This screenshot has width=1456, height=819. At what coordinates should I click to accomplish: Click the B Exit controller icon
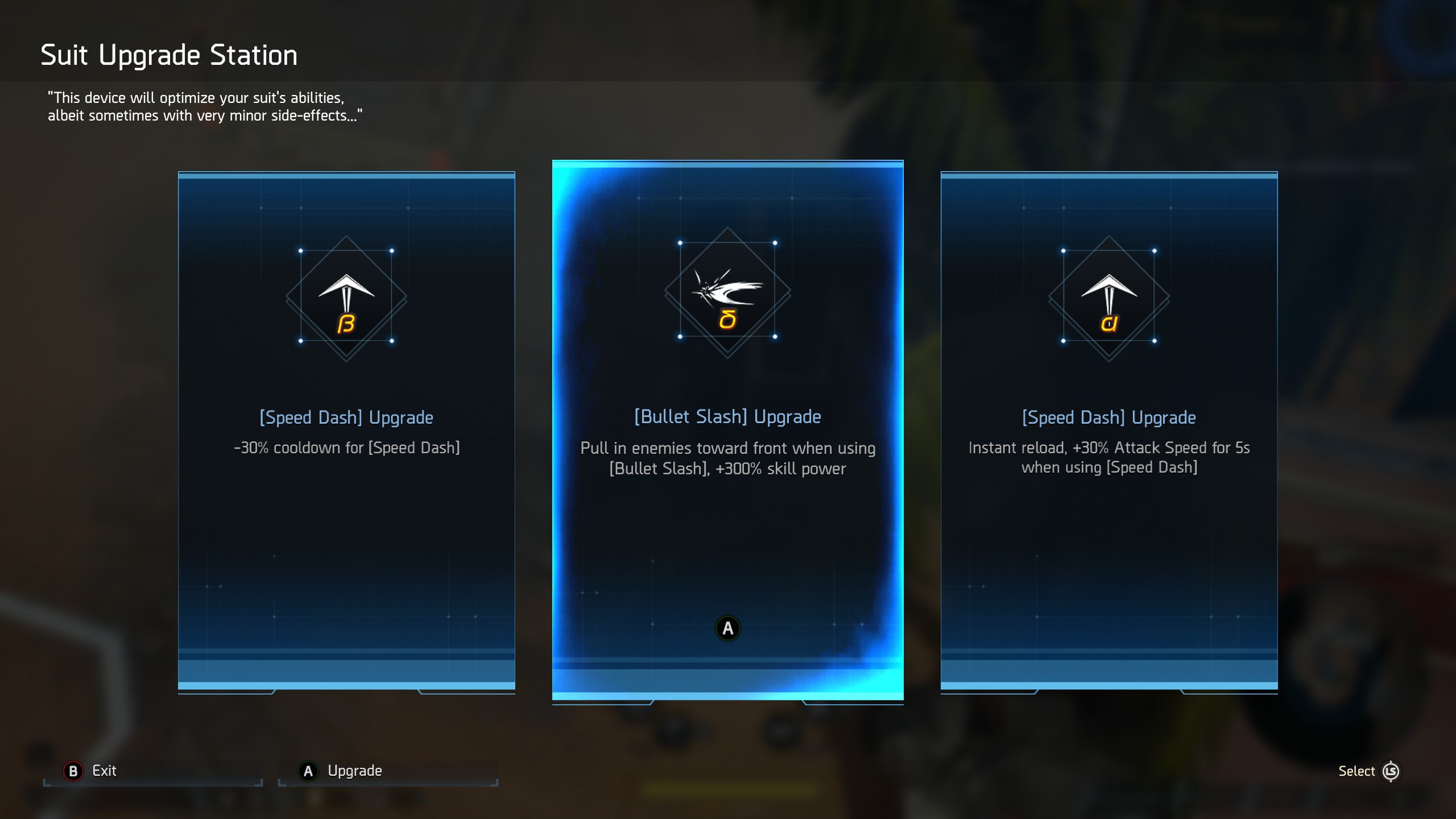pyautogui.click(x=74, y=771)
